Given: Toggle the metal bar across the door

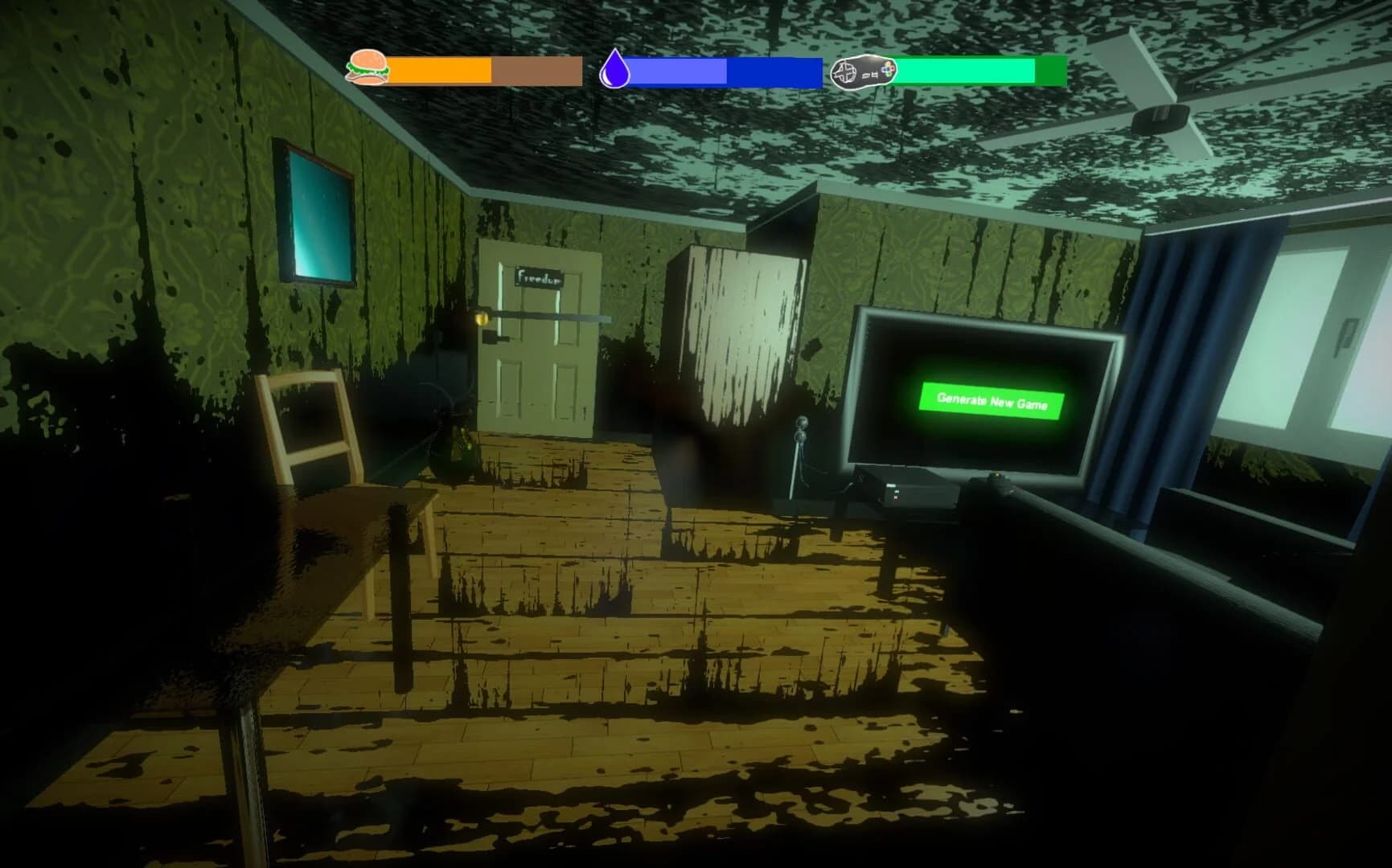Looking at the screenshot, I should pos(547,316).
